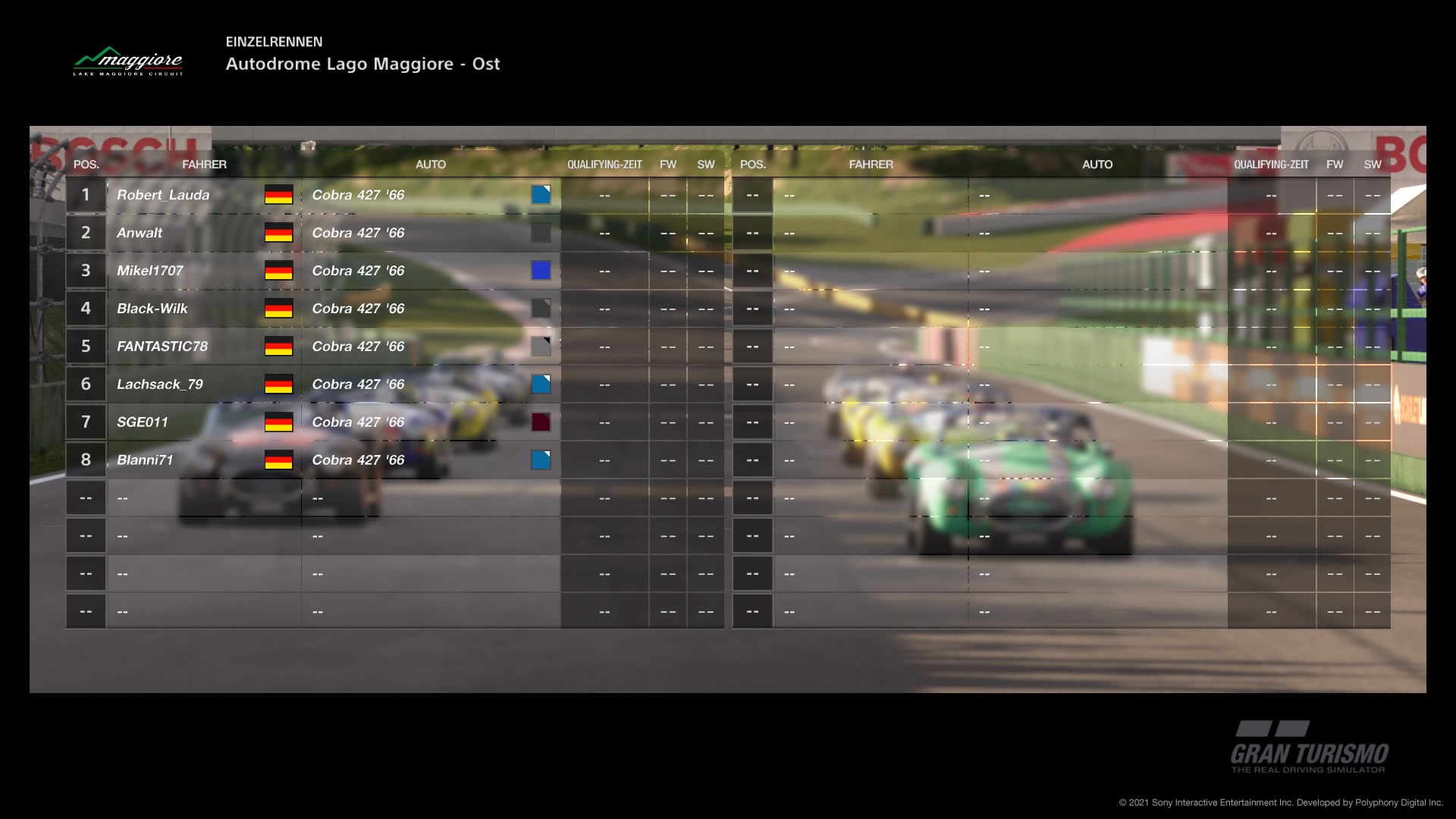Select the Lachsack_79 driver row
The width and height of the screenshot is (1456, 819).
160,384
